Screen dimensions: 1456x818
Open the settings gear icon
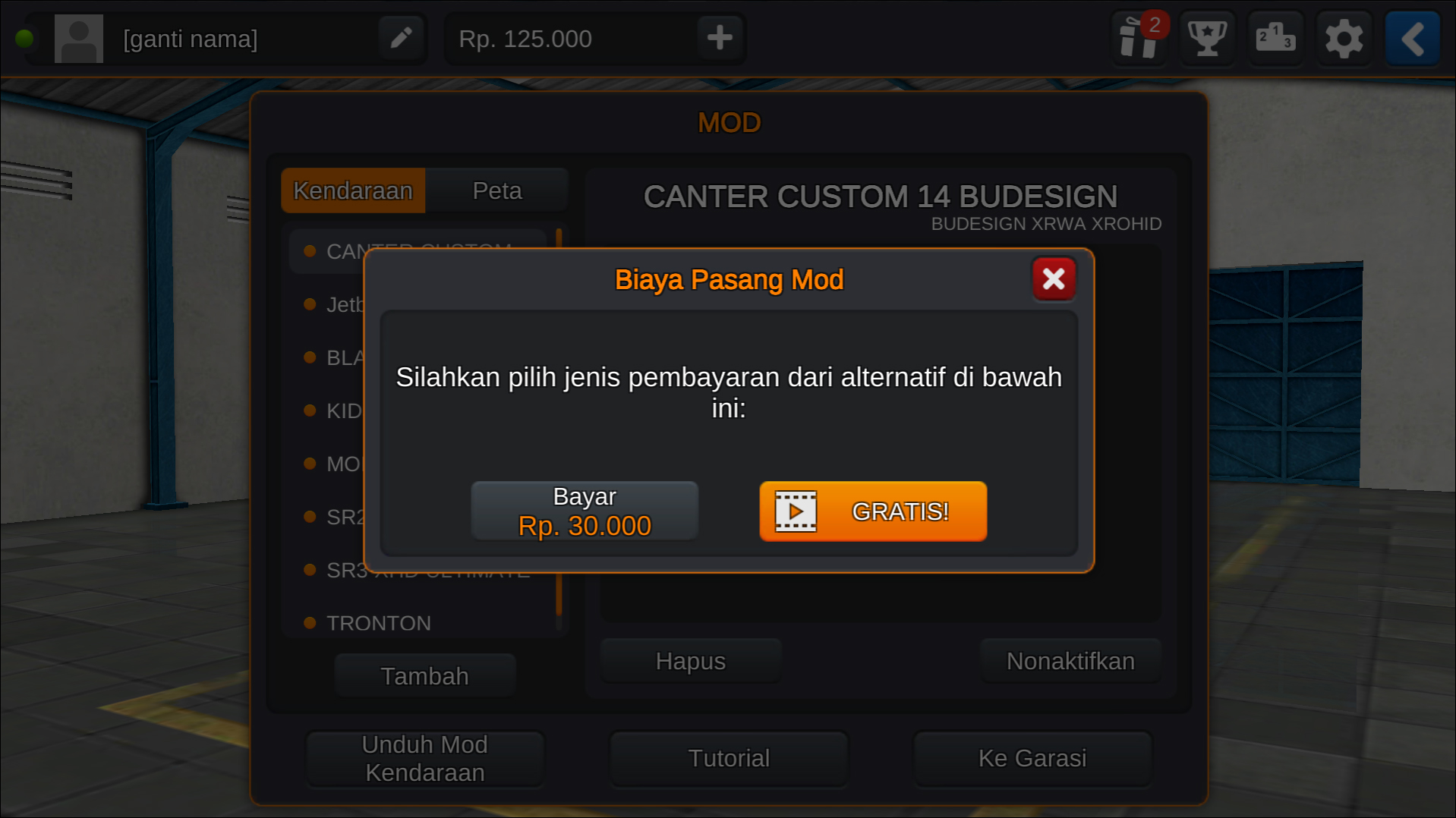coord(1344,38)
